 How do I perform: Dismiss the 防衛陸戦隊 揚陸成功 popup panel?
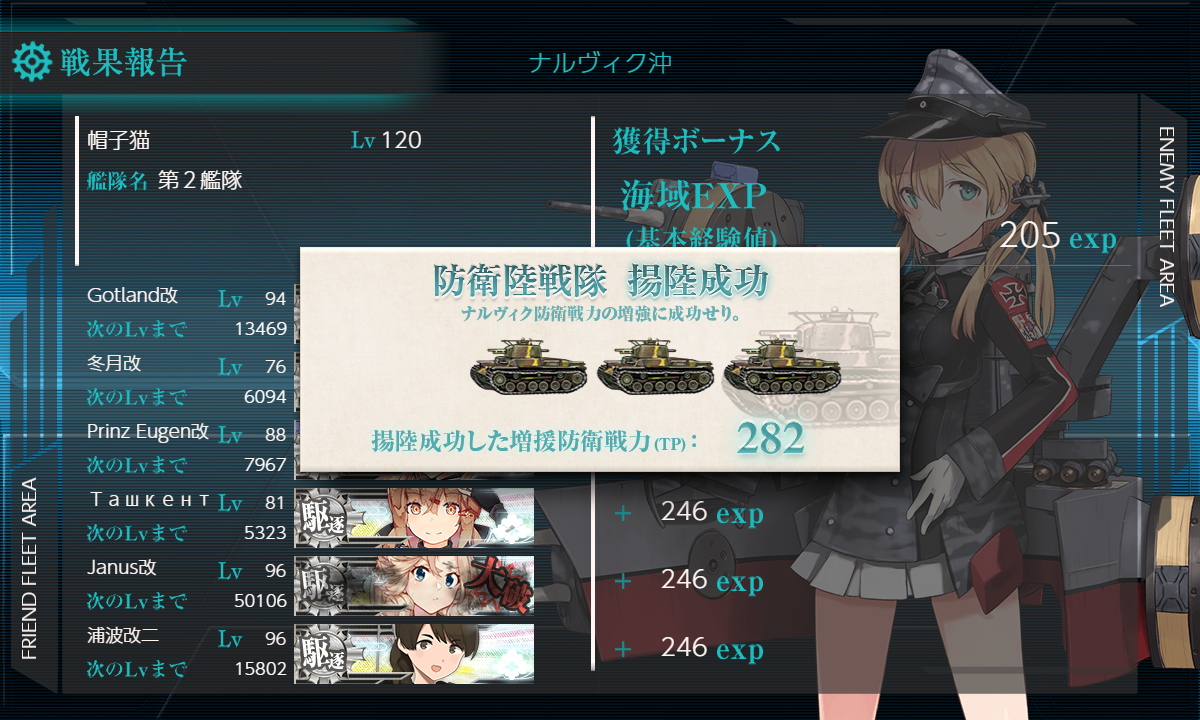point(600,360)
